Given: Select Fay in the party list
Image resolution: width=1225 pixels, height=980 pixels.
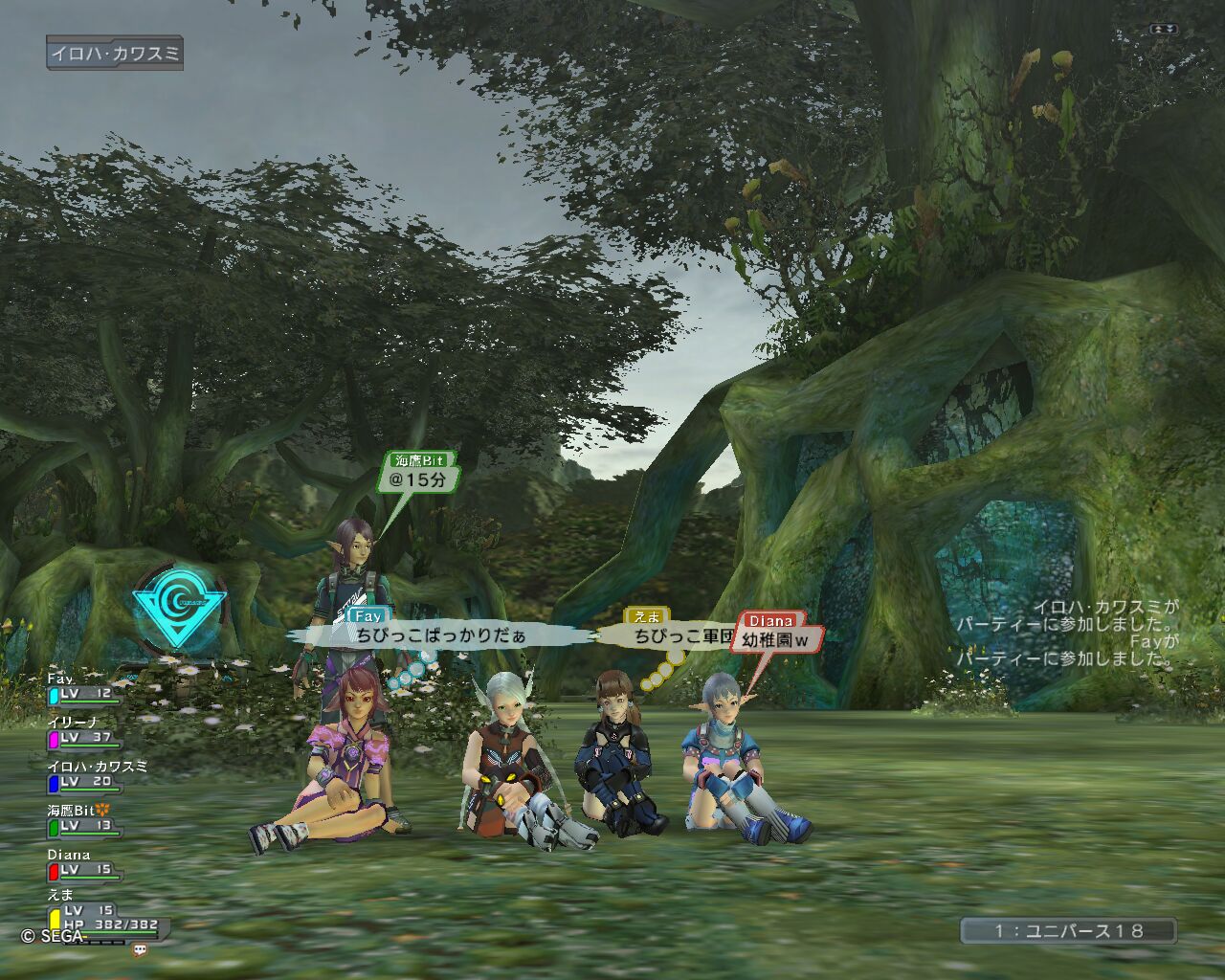Looking at the screenshot, I should point(83,691).
